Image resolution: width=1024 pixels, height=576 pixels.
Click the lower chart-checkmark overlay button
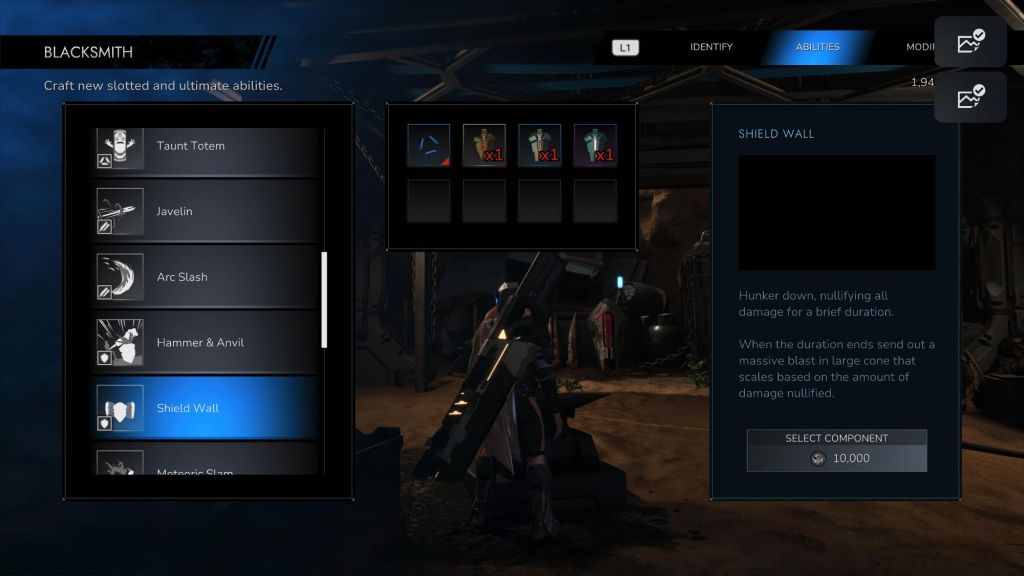coord(970,97)
